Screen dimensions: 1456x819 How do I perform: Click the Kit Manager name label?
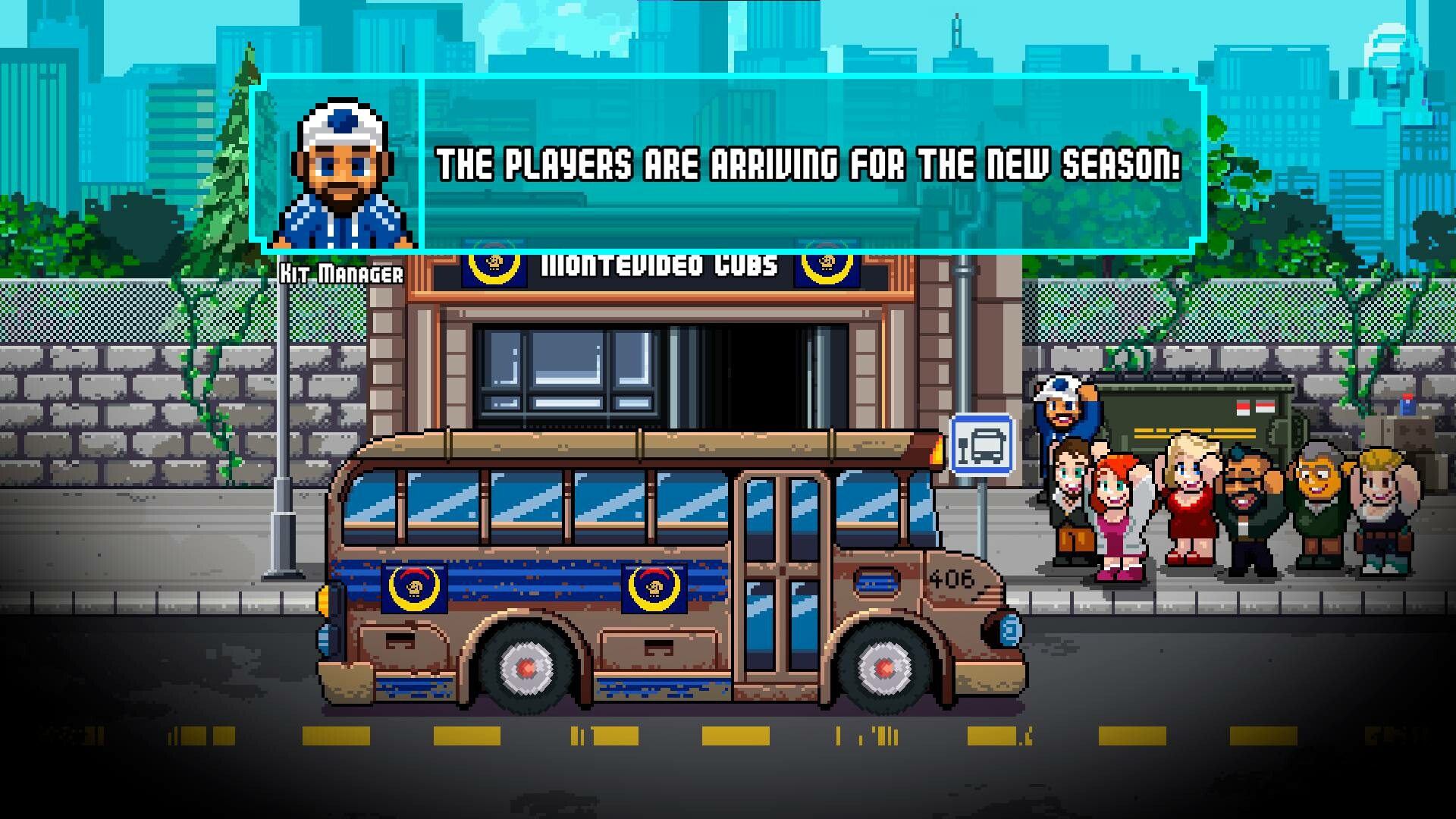(343, 275)
